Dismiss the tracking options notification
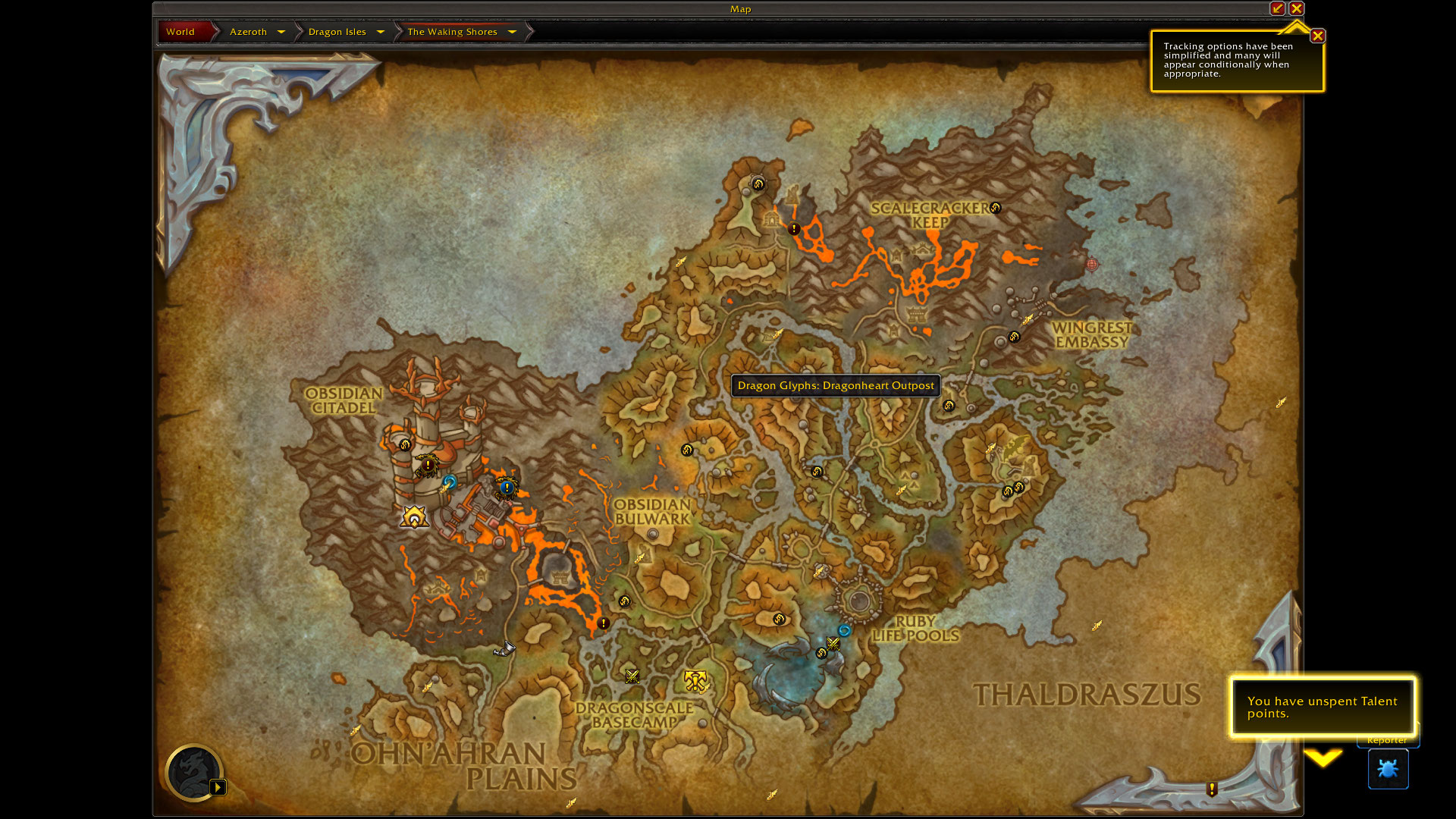Image resolution: width=1456 pixels, height=819 pixels. coord(1318,36)
